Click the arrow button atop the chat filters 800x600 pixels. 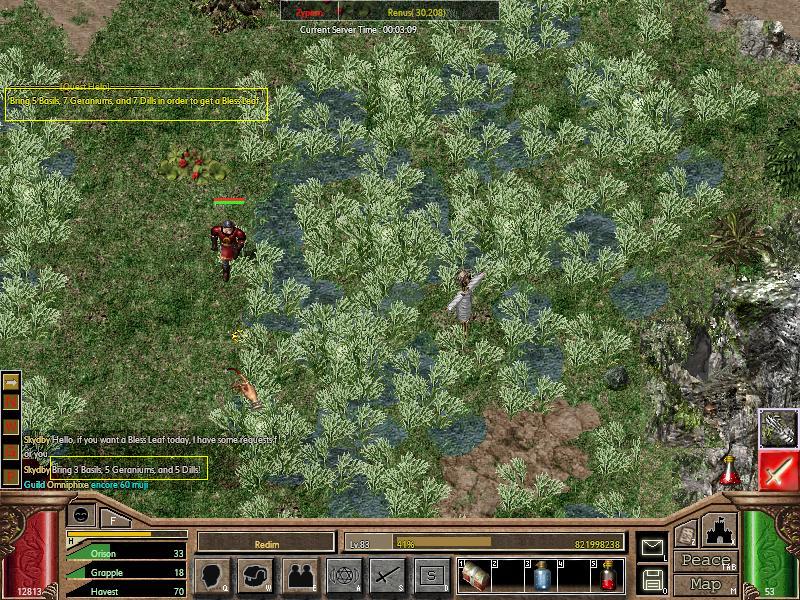coord(11,381)
